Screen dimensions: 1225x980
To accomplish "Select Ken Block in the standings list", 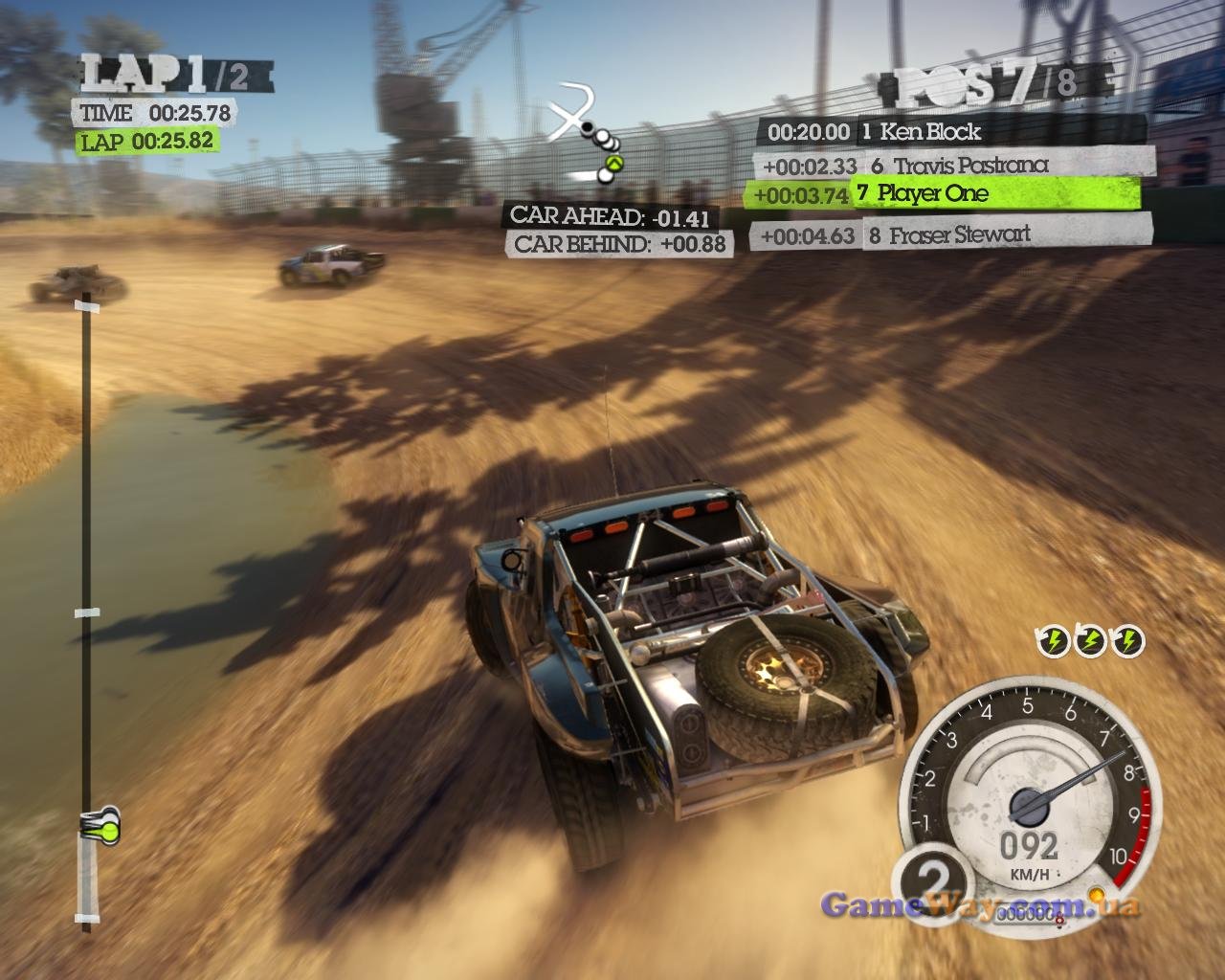I will (x=951, y=131).
